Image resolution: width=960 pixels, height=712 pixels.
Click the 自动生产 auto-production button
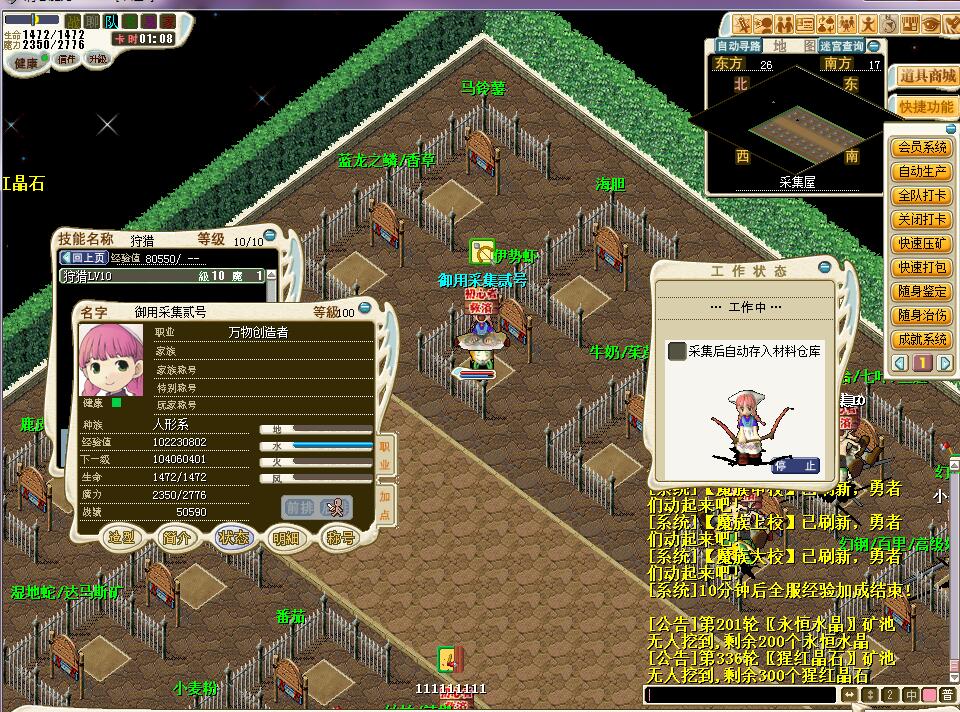pyautogui.click(x=921, y=172)
